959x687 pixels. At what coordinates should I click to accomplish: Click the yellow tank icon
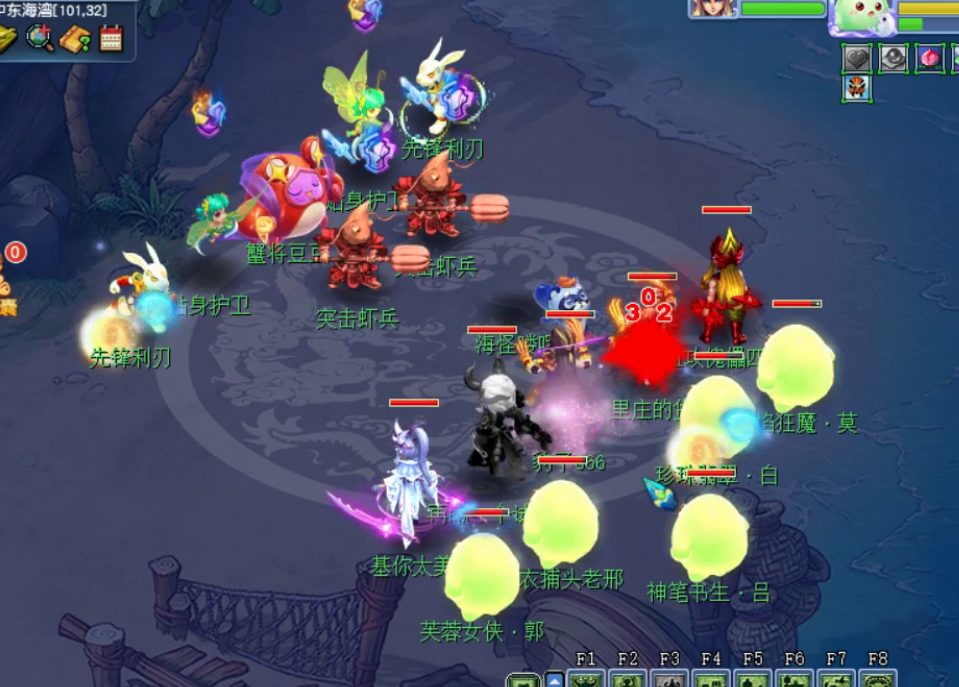(x=8, y=39)
